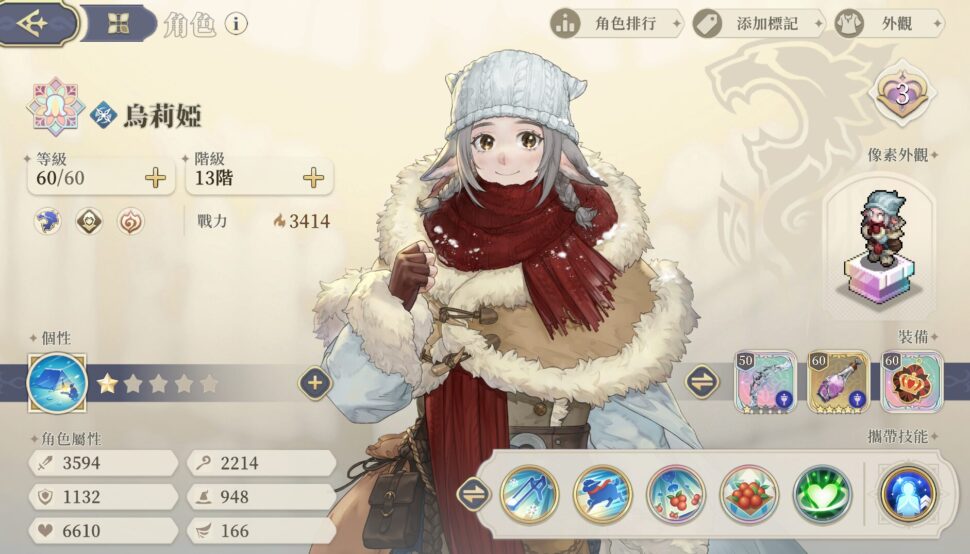Select the red crown emblem equipment slot
This screenshot has width=970, height=554.
[911, 381]
